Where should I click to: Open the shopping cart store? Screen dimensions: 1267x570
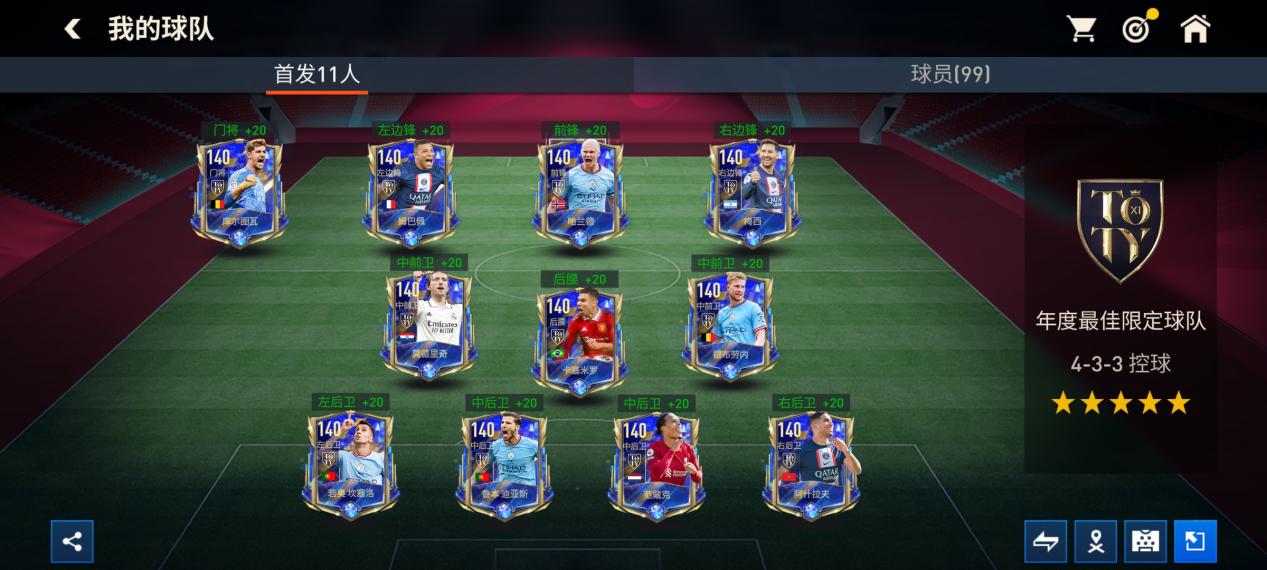coord(1081,29)
